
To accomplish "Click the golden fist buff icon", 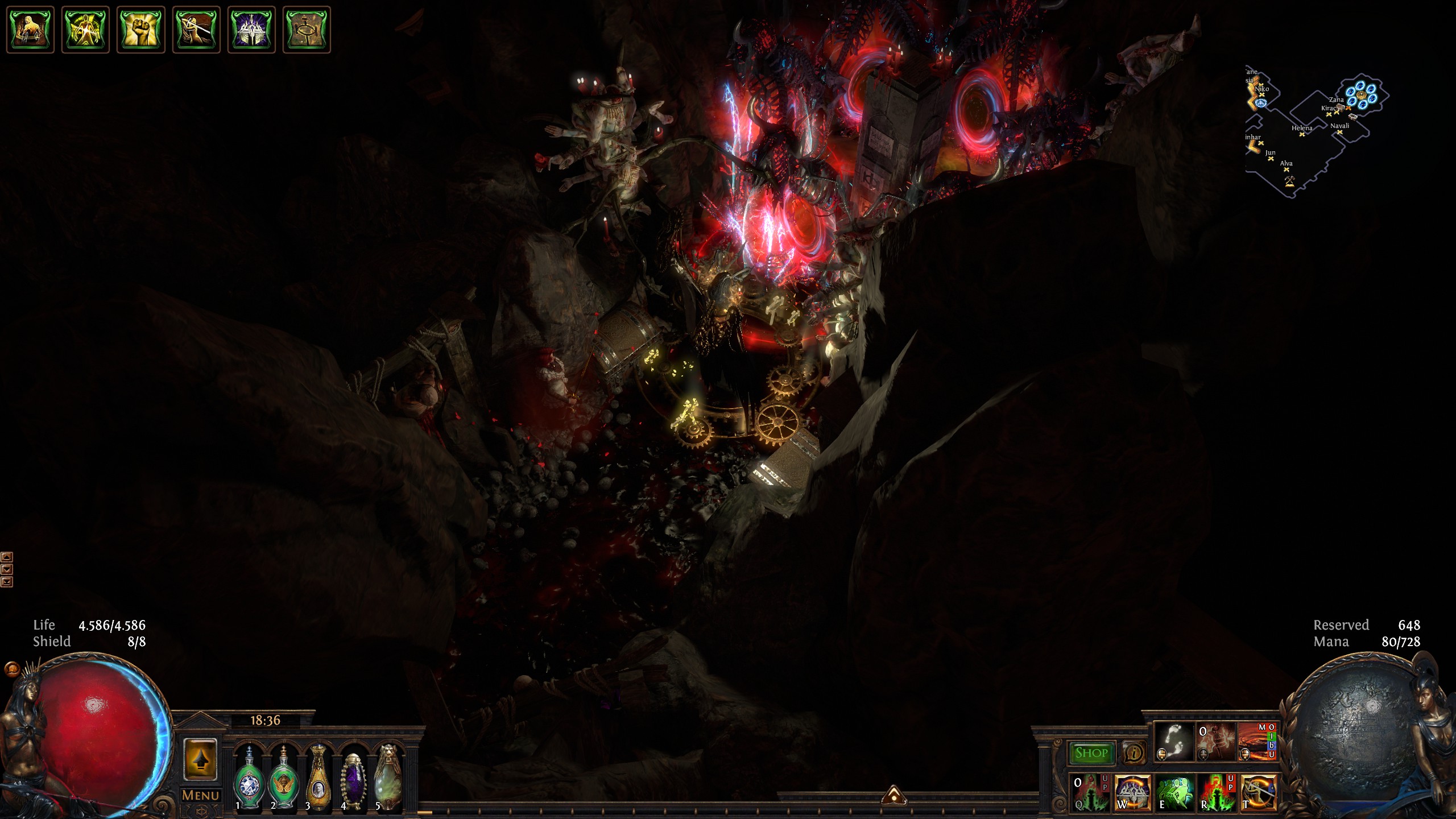I will (x=140, y=30).
